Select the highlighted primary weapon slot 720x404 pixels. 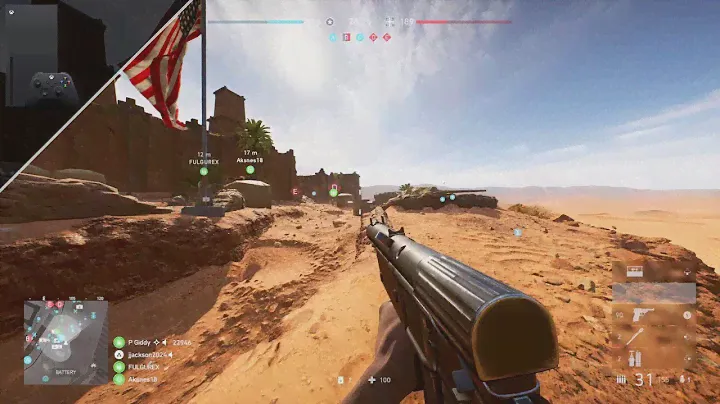point(655,293)
